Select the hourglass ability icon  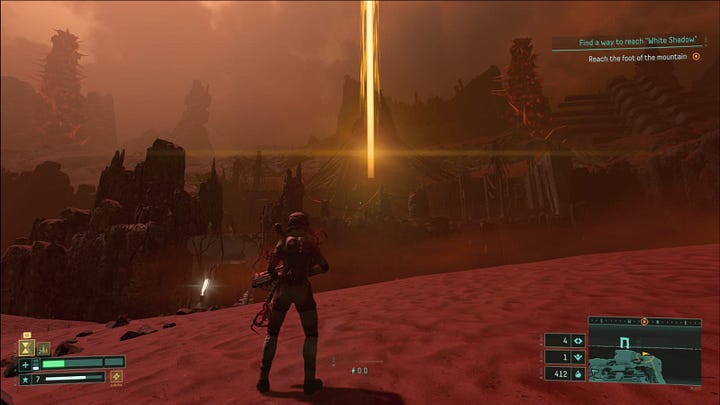(27, 348)
